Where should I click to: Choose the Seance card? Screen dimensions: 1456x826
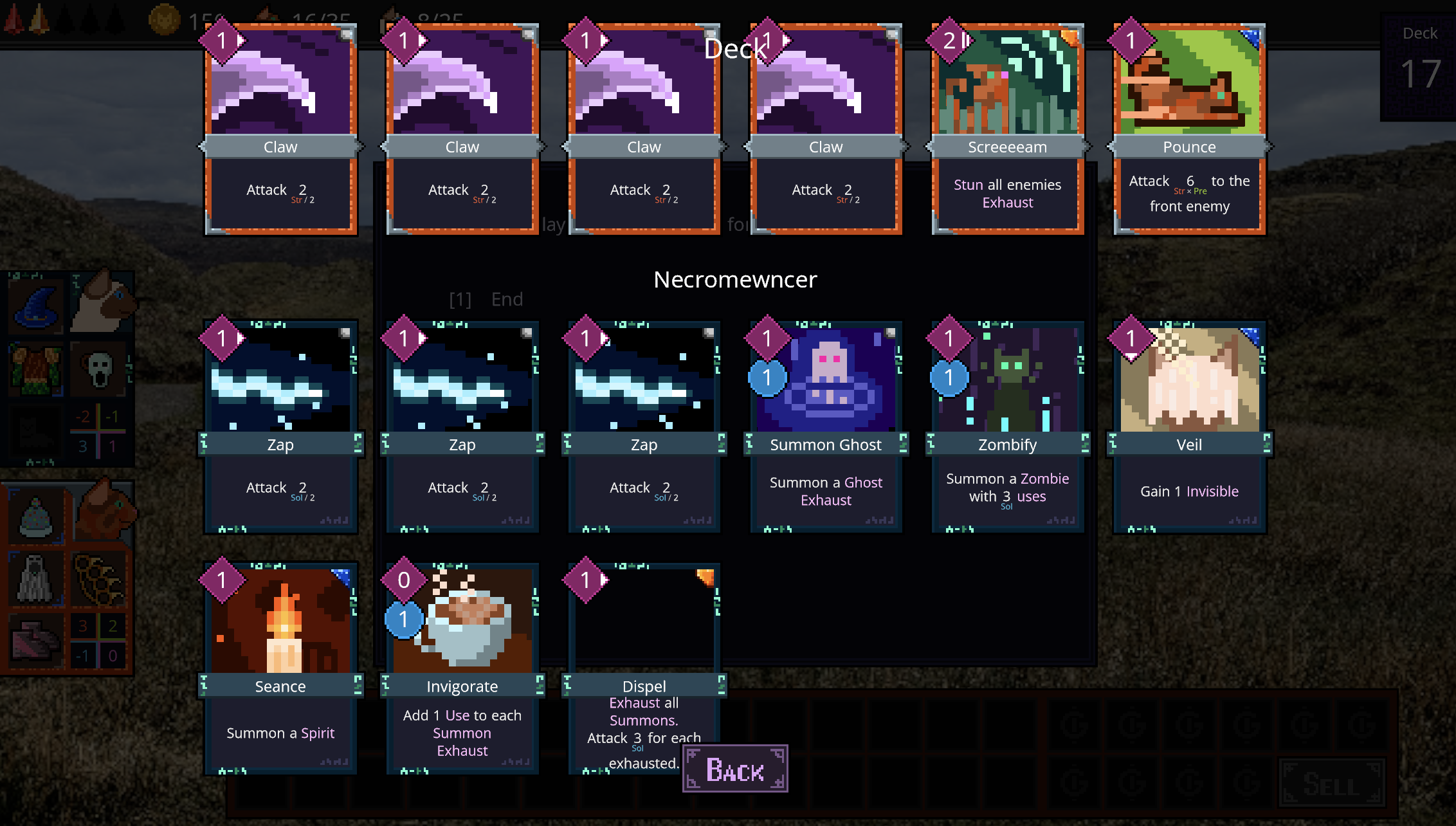click(280, 668)
